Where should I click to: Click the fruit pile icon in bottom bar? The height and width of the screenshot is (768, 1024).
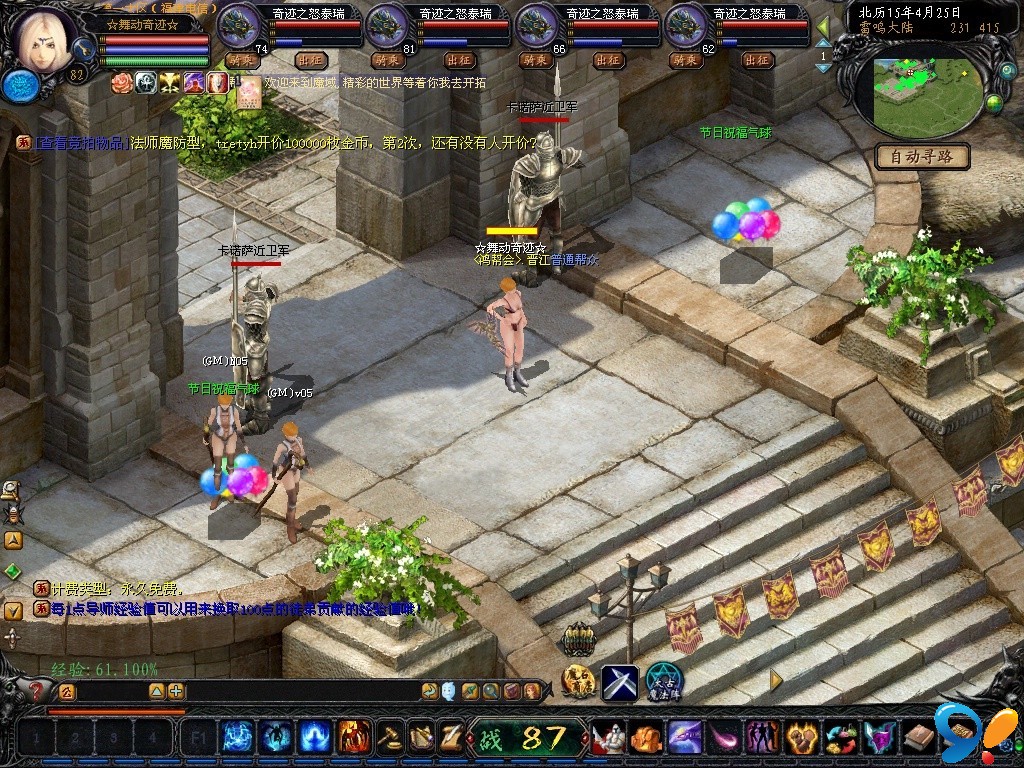pyautogui.click(x=840, y=738)
